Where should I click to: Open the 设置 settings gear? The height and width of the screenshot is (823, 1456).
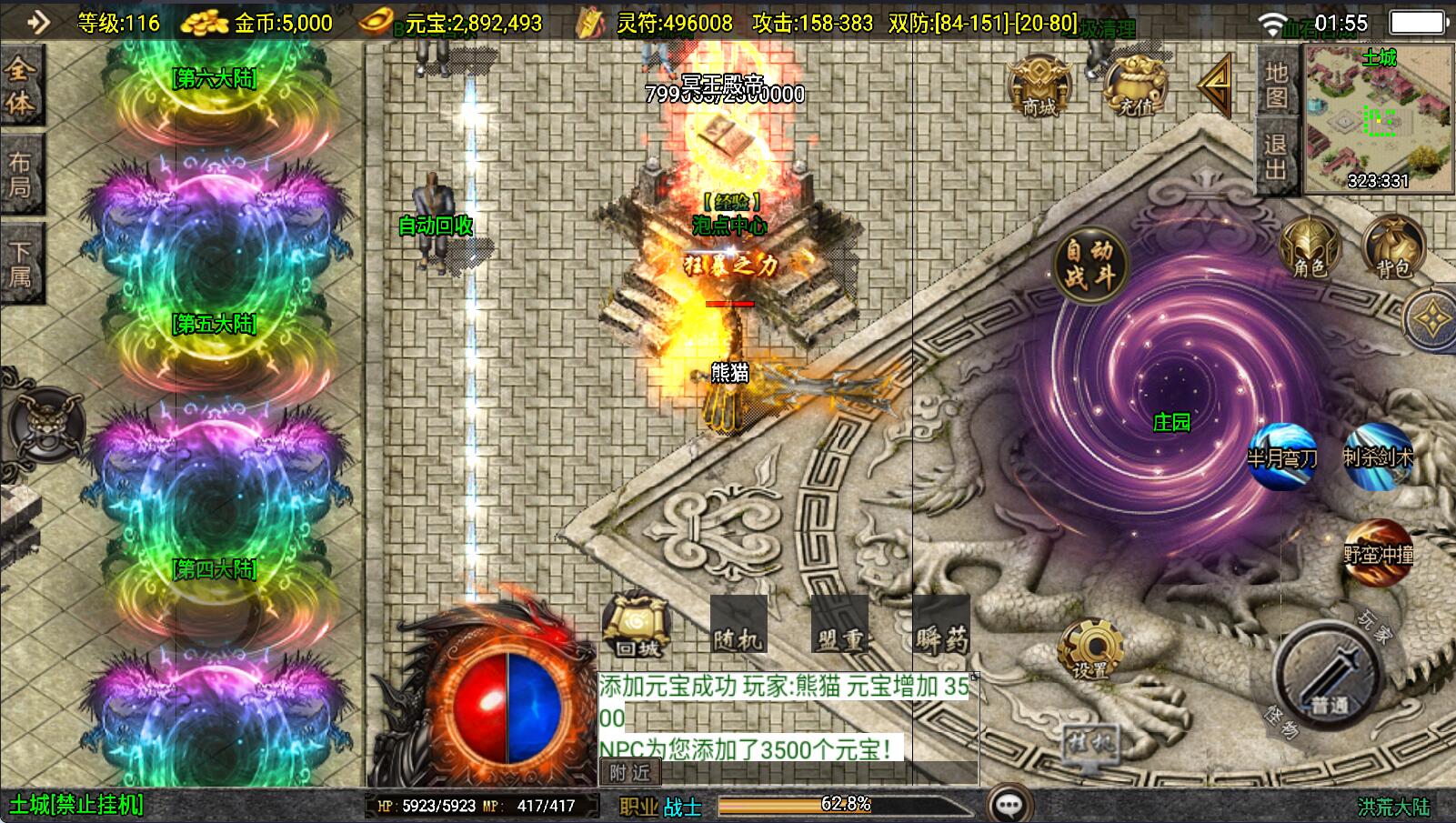click(x=1089, y=650)
